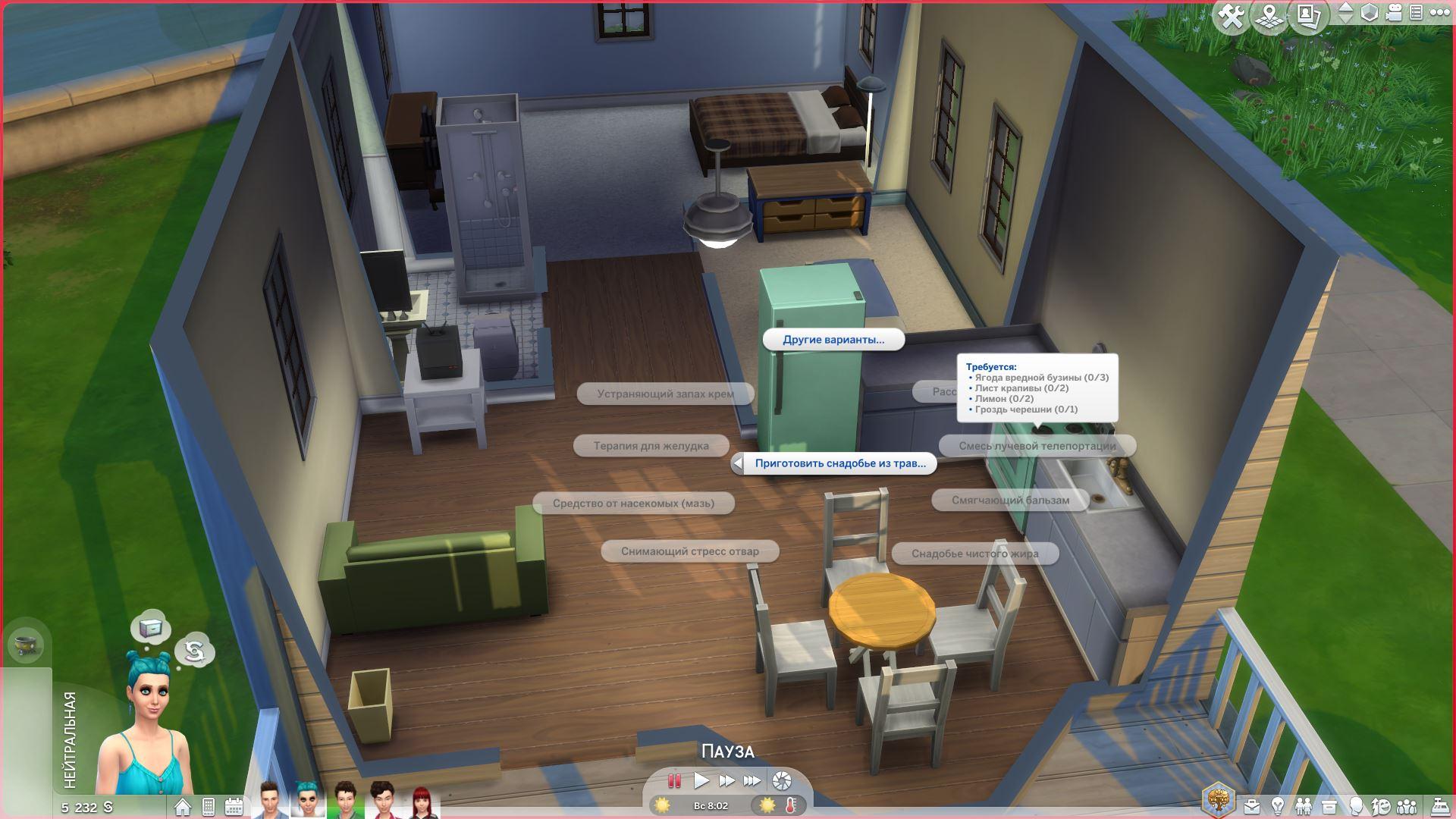The image size is (1456, 819).
Task: Resume game at normal play speed
Action: (701, 780)
